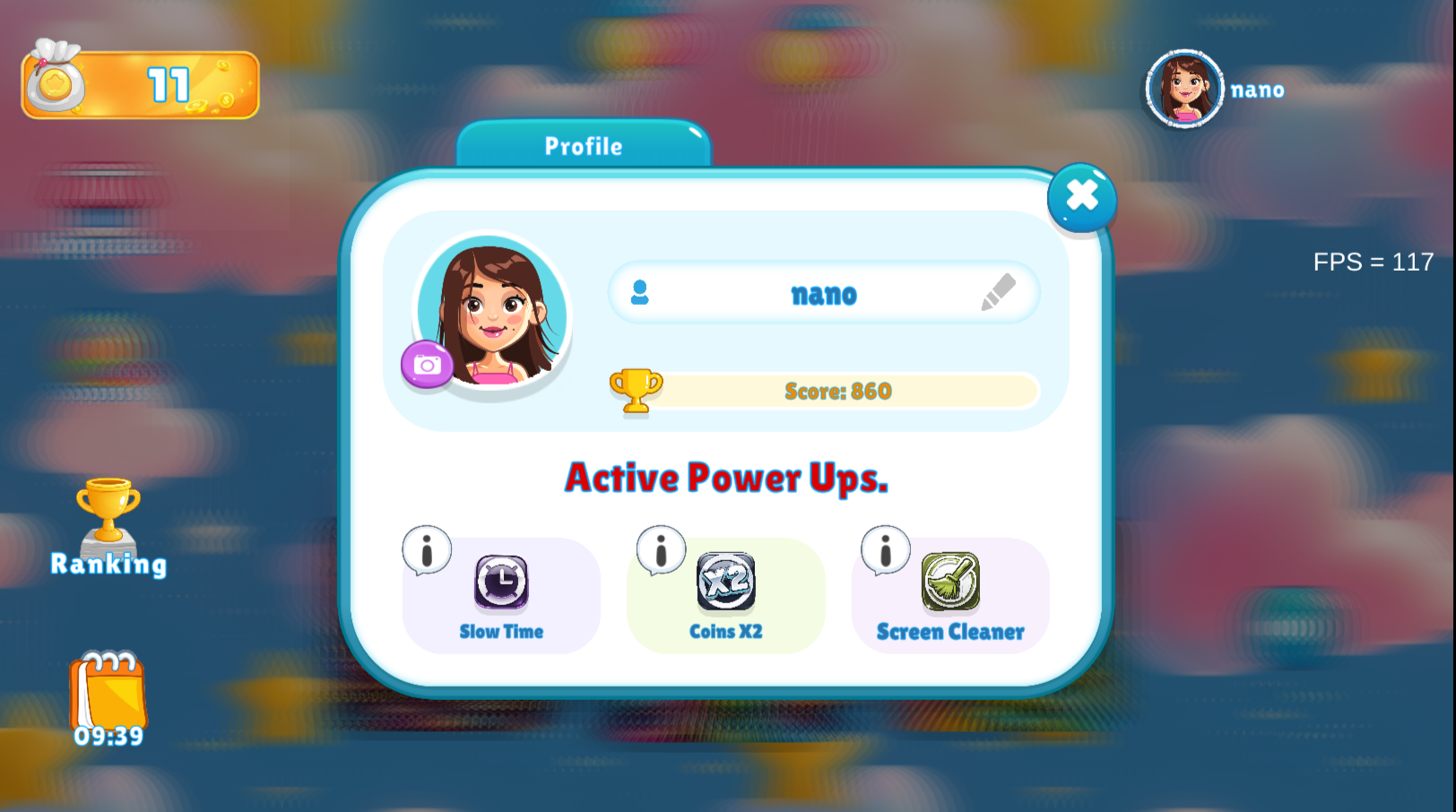
Task: Show info for the Coins X2 power up
Action: pos(661,549)
